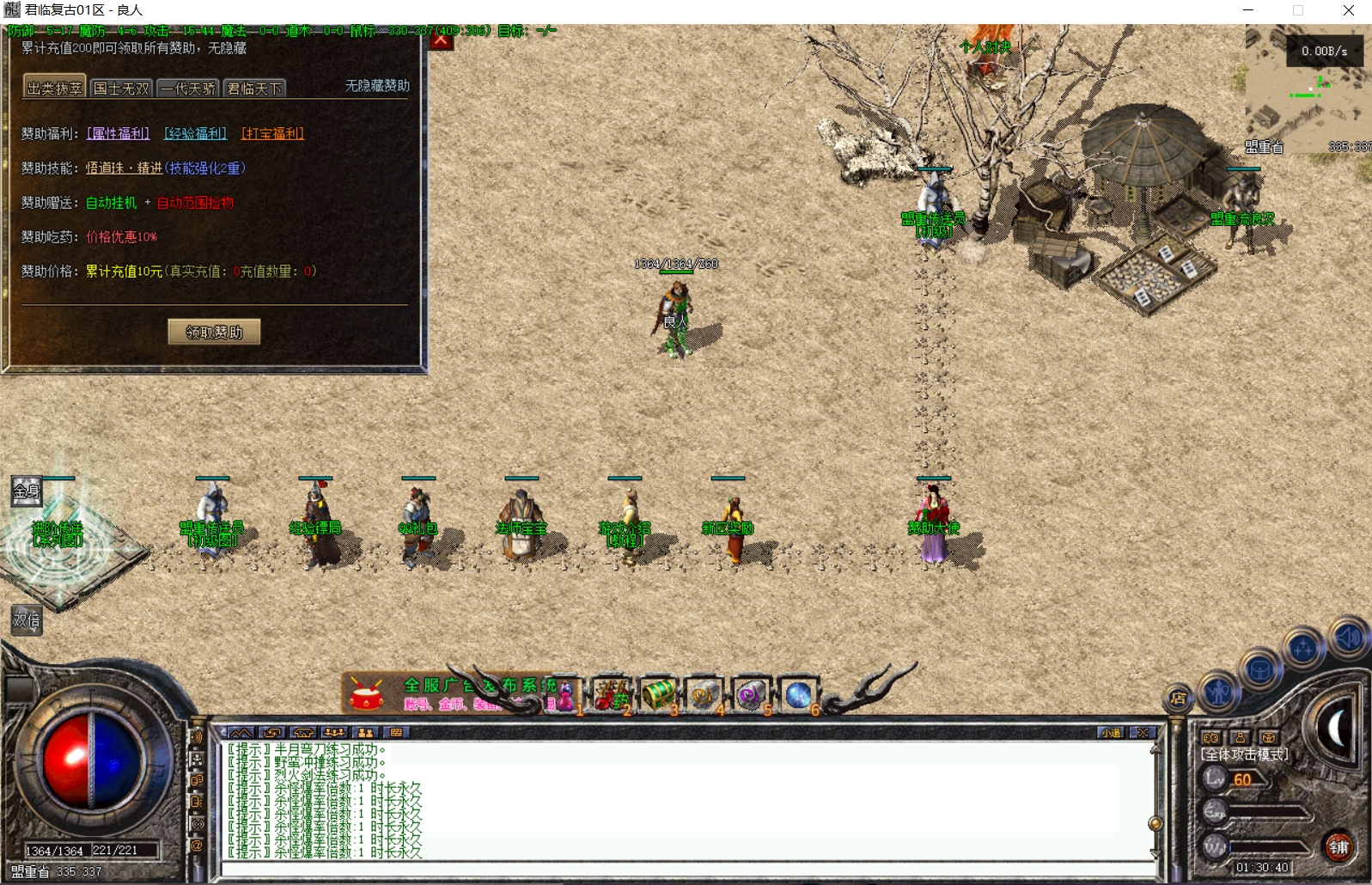Close the game window

click(x=1348, y=10)
